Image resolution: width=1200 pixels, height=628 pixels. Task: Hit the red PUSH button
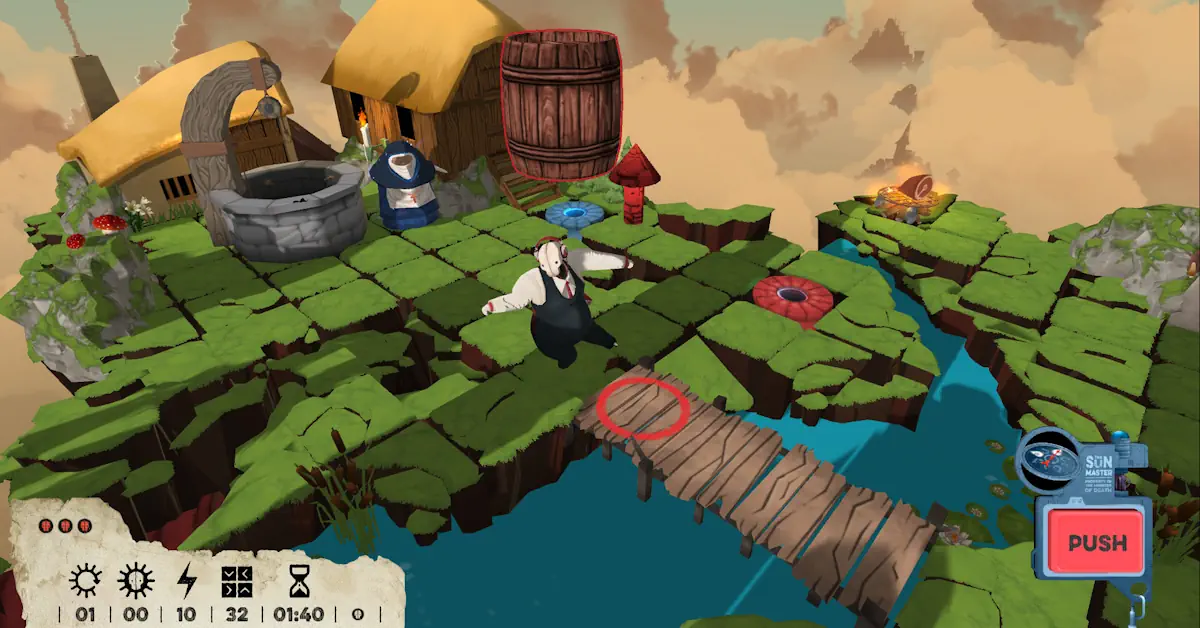(x=1095, y=543)
